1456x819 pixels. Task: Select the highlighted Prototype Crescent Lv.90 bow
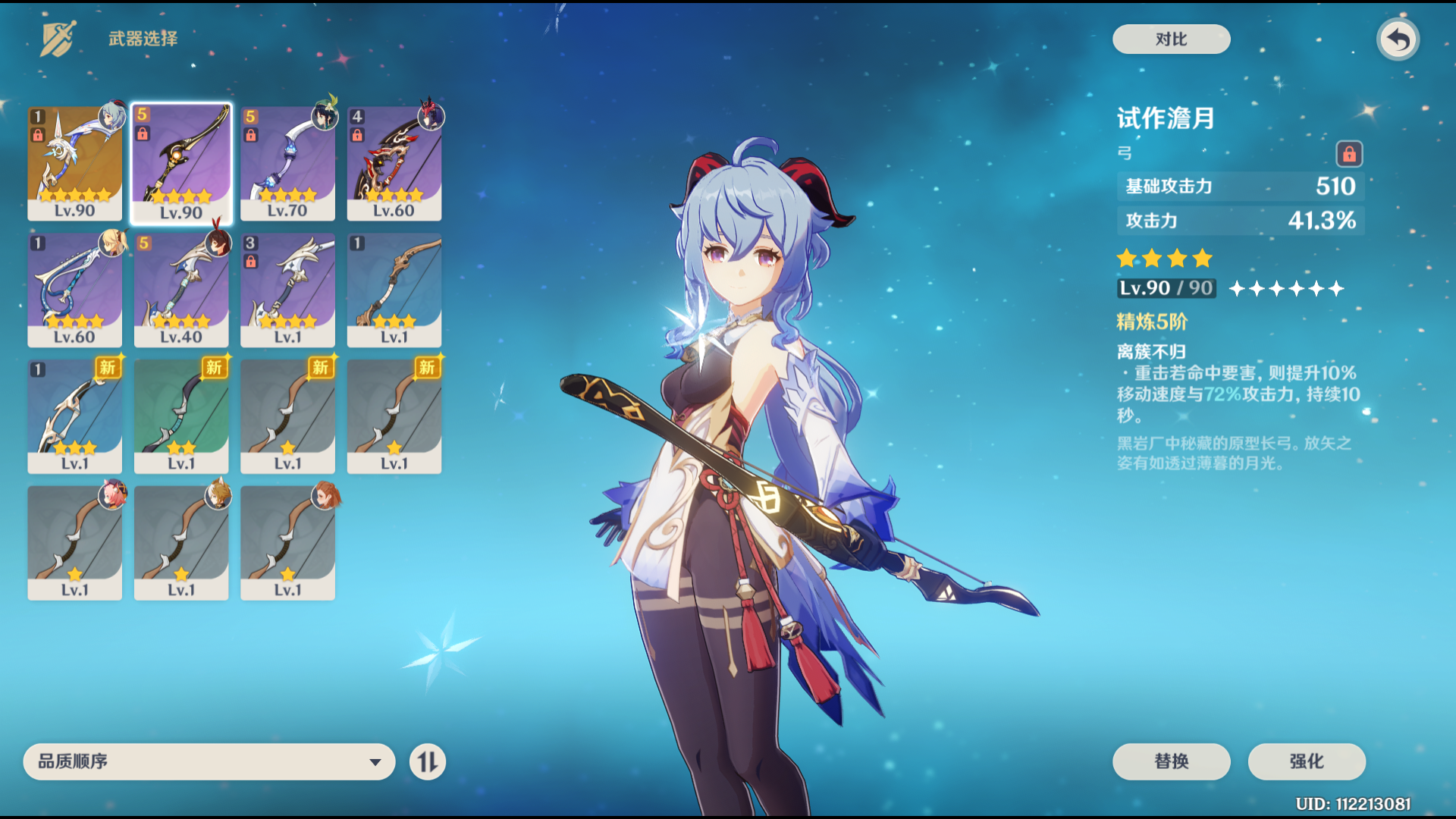[x=181, y=163]
